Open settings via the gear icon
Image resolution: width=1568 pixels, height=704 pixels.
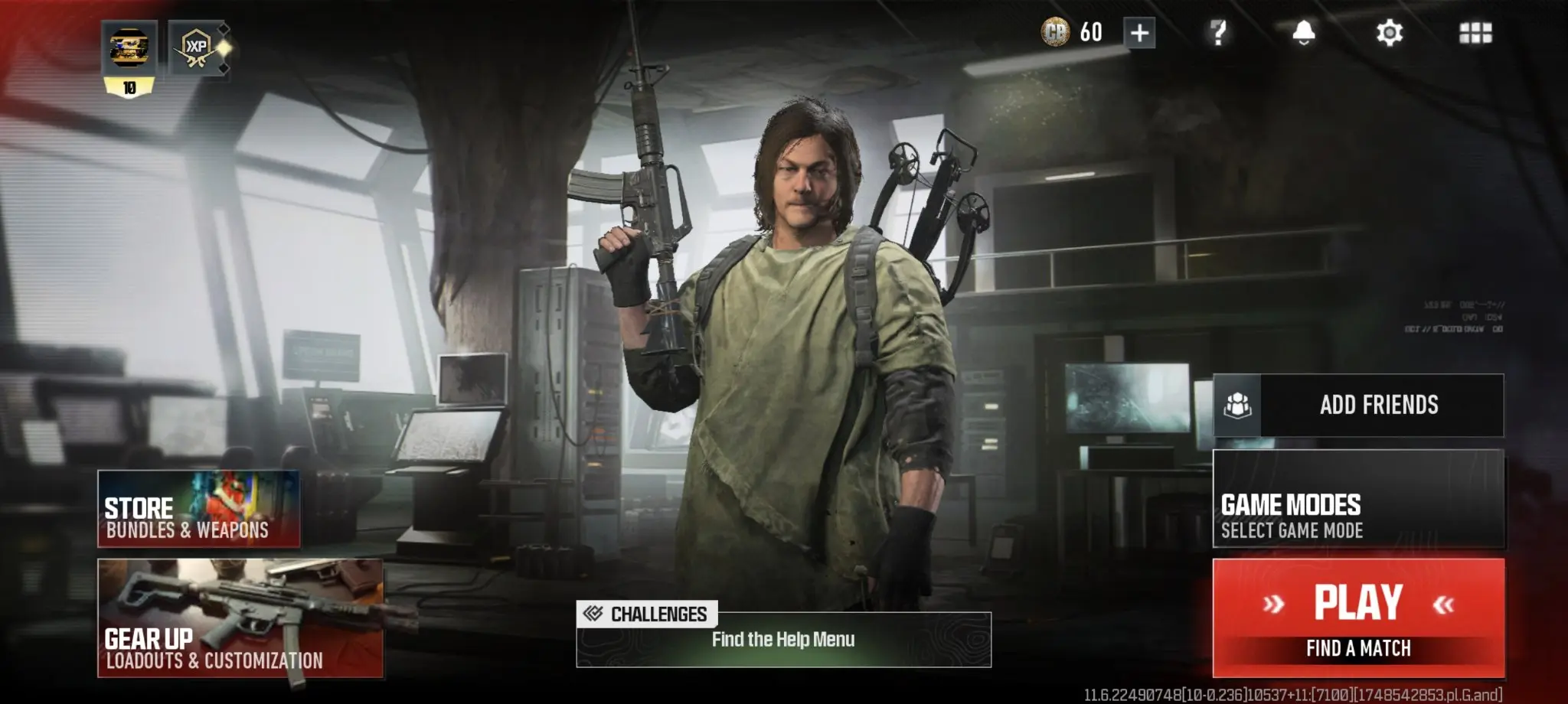pos(1389,33)
